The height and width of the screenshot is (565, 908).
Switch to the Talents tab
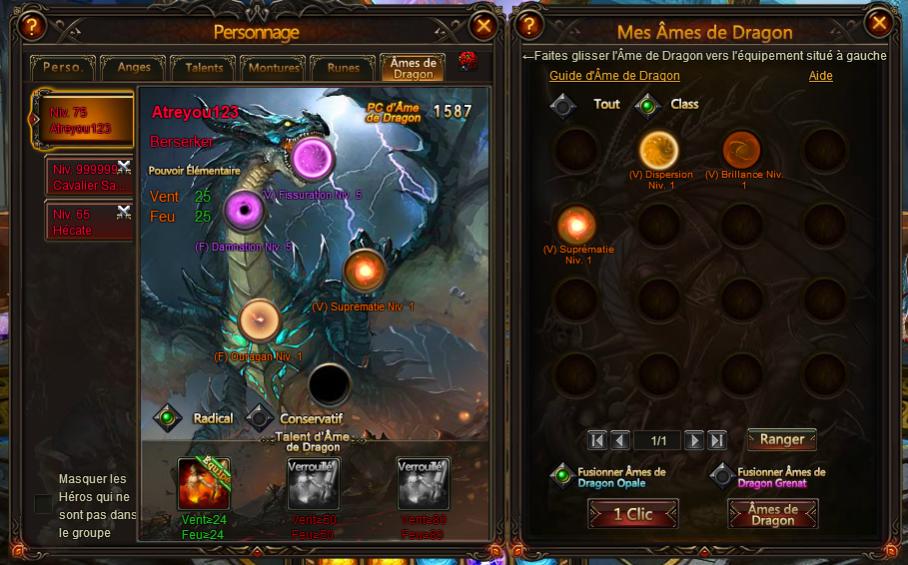pos(204,68)
